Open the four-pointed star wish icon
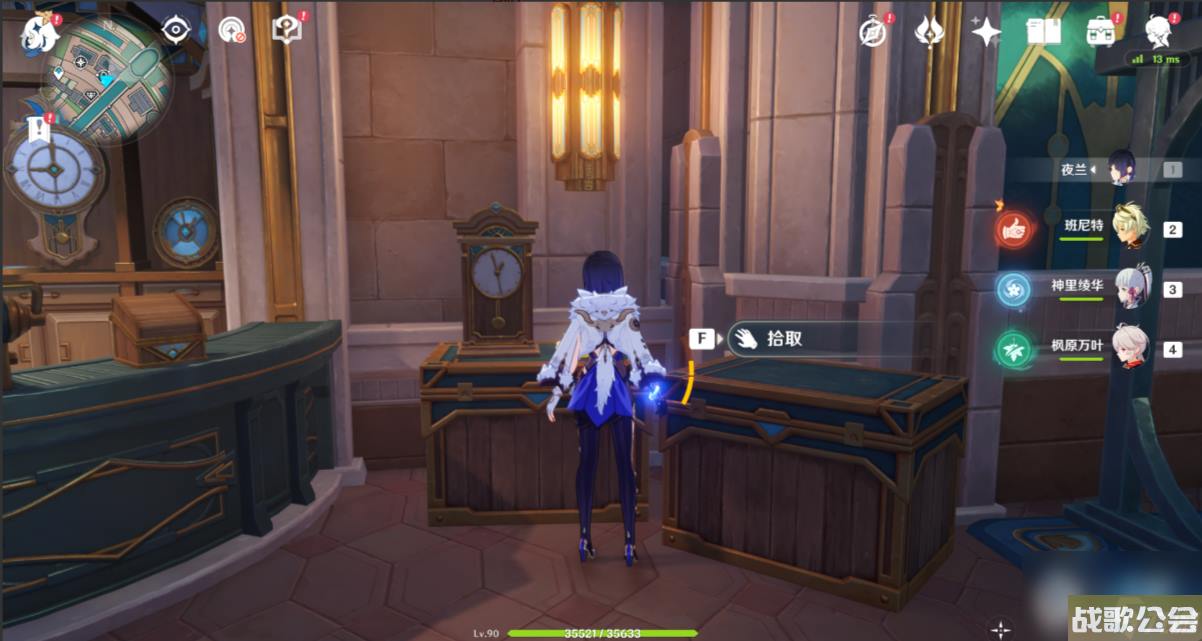This screenshot has width=1202, height=641. point(986,32)
